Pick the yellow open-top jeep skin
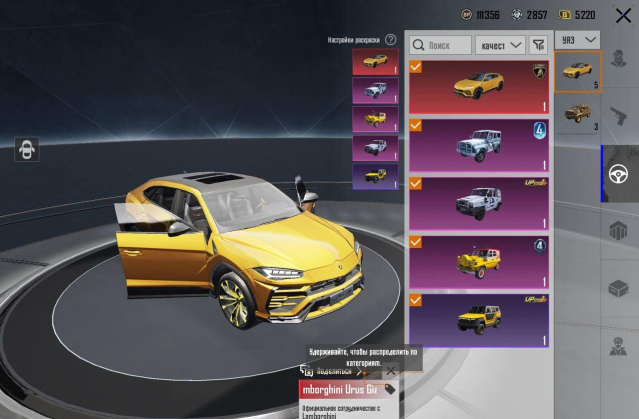The image size is (639, 419). (x=478, y=262)
